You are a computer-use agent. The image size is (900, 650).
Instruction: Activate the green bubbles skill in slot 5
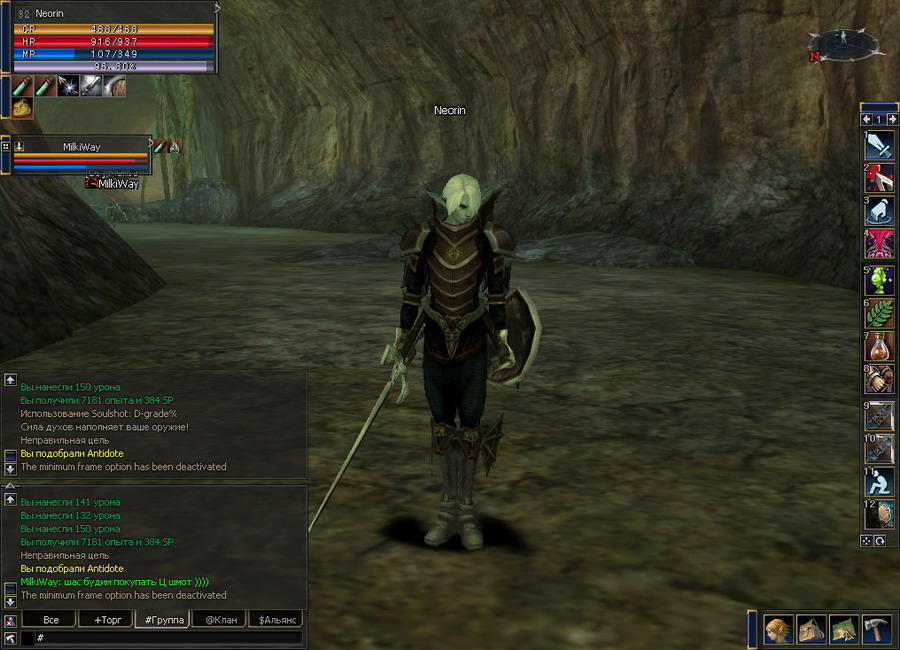879,279
